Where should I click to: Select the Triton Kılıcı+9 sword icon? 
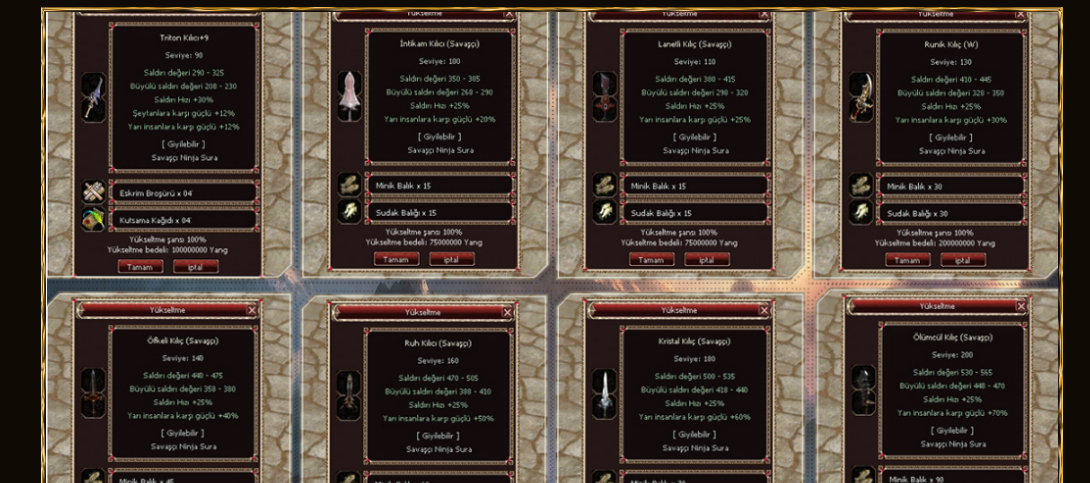[93, 97]
